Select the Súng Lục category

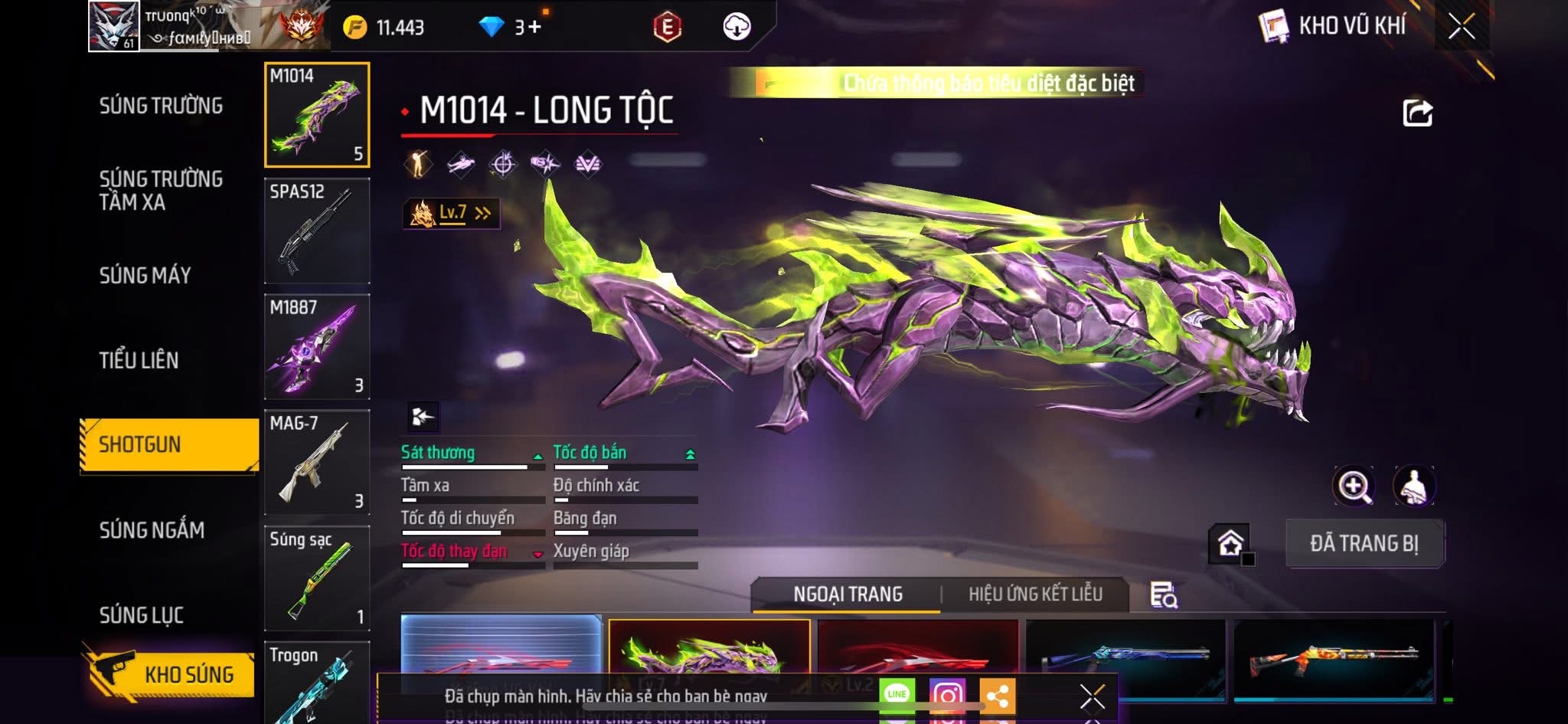142,614
